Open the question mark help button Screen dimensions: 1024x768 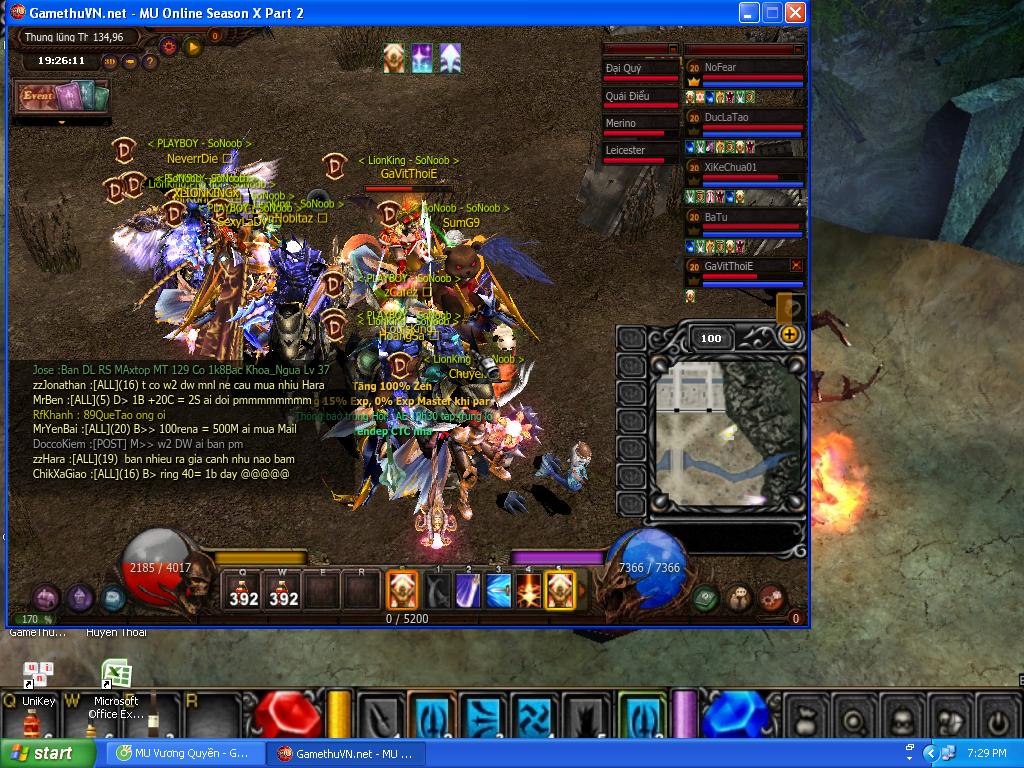[150, 61]
